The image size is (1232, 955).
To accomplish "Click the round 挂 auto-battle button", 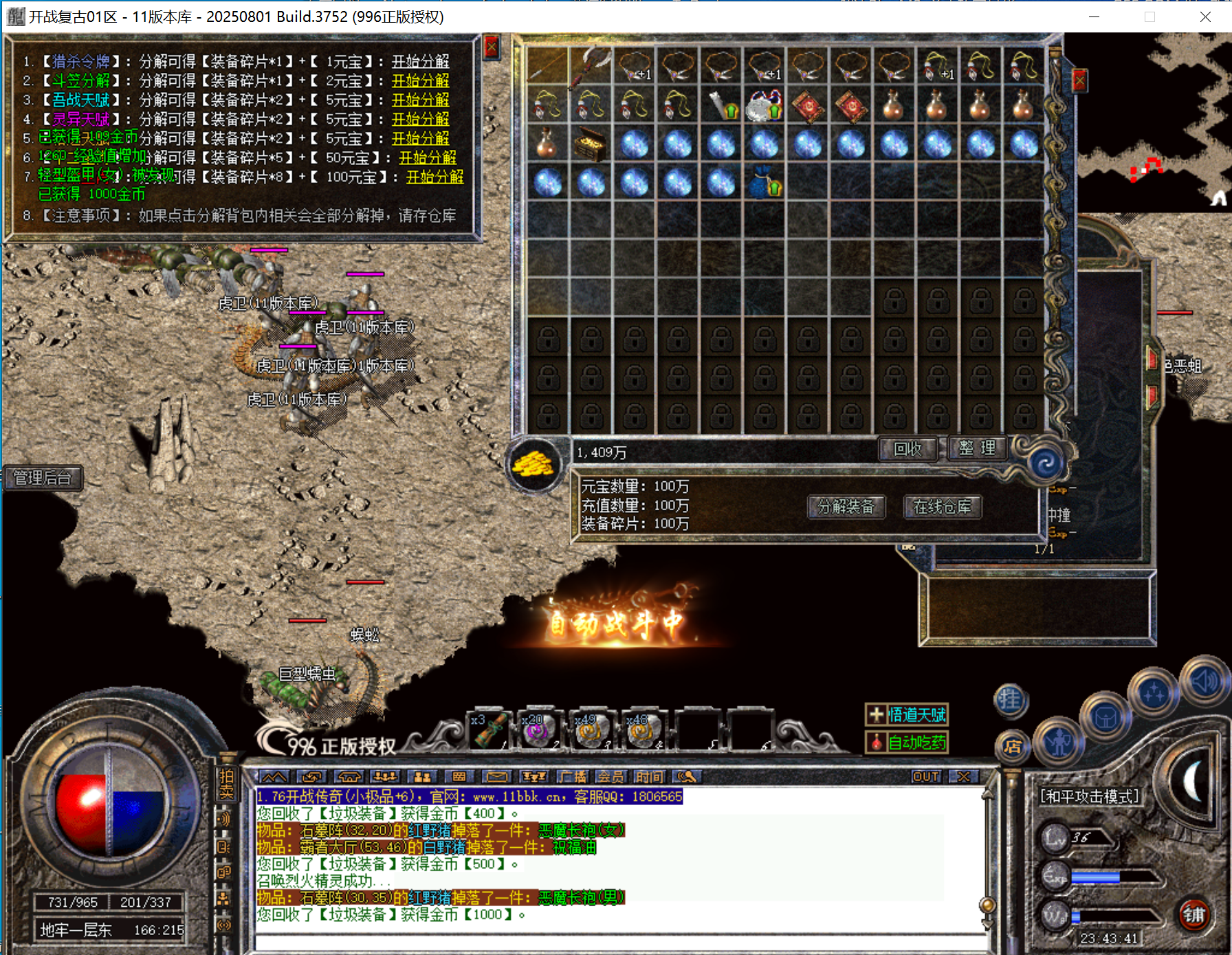I will point(1010,700).
